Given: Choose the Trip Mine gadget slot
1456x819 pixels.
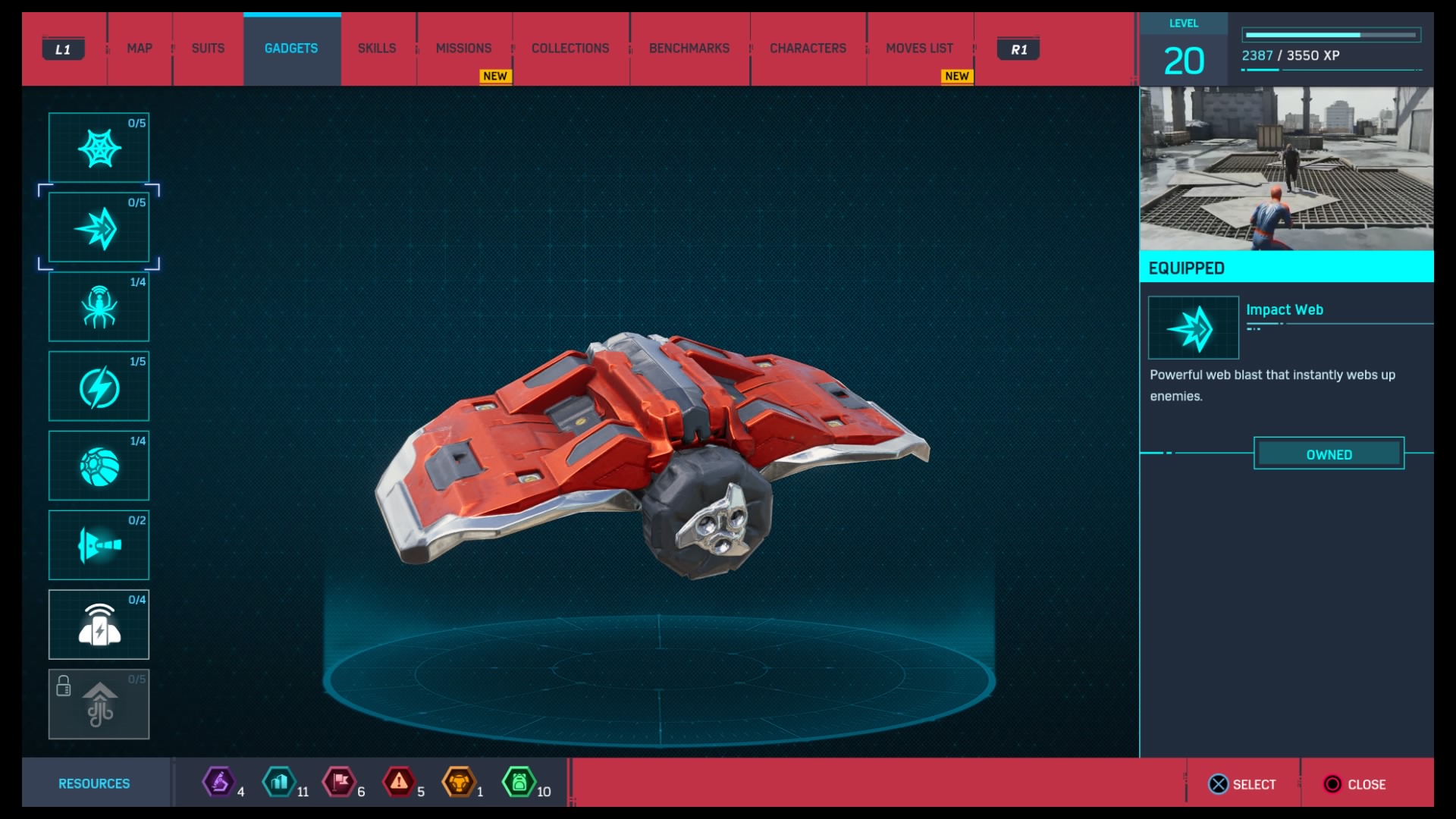Looking at the screenshot, I should click(x=99, y=545).
